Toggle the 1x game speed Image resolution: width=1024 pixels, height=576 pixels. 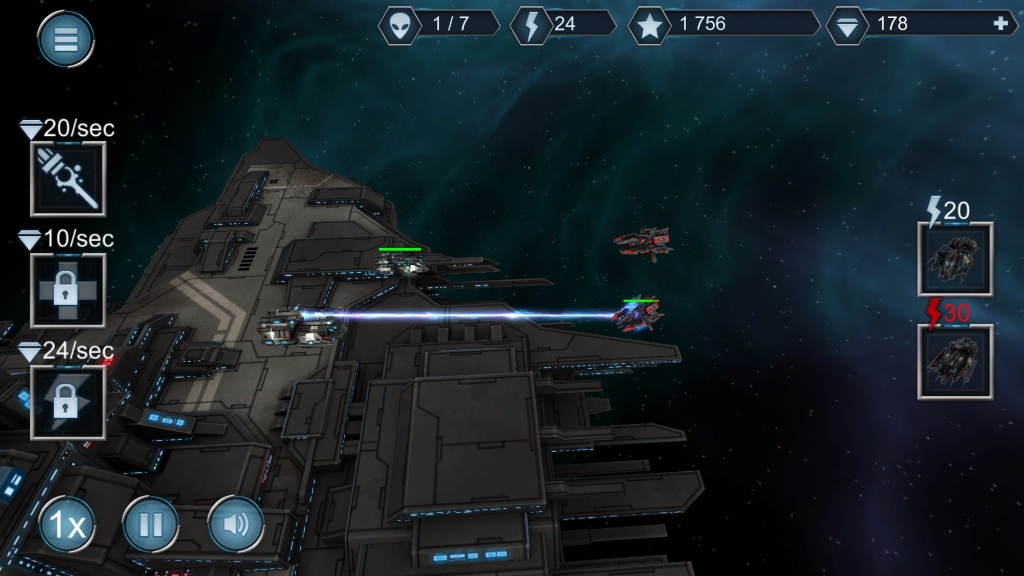pos(68,524)
